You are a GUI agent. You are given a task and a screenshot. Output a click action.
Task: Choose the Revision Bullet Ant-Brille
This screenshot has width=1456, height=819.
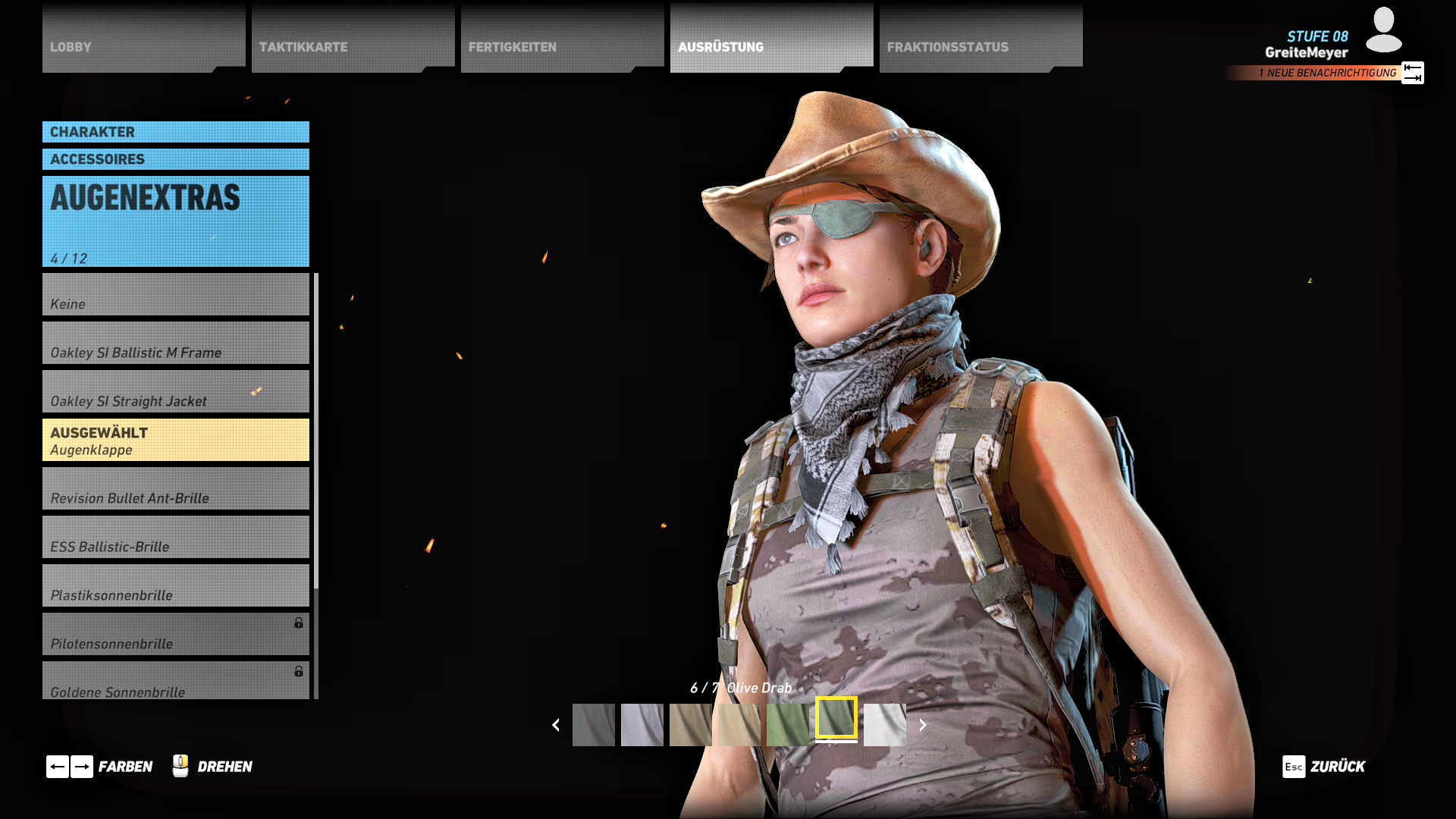(x=175, y=489)
